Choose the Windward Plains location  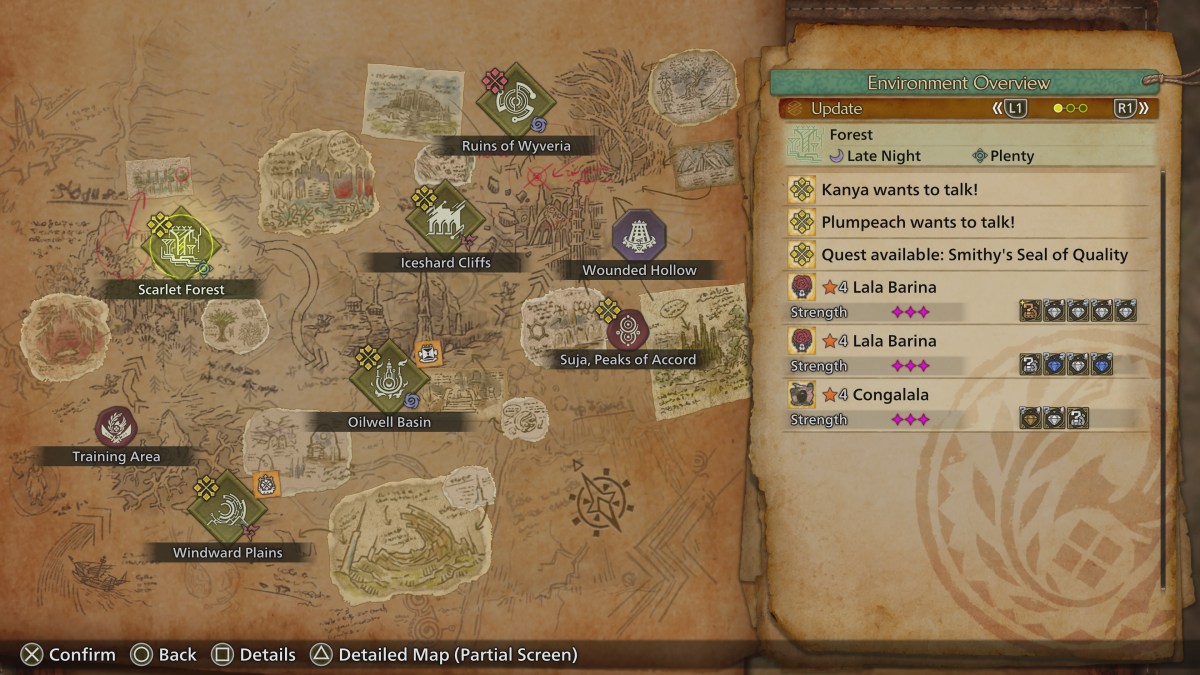(228, 508)
